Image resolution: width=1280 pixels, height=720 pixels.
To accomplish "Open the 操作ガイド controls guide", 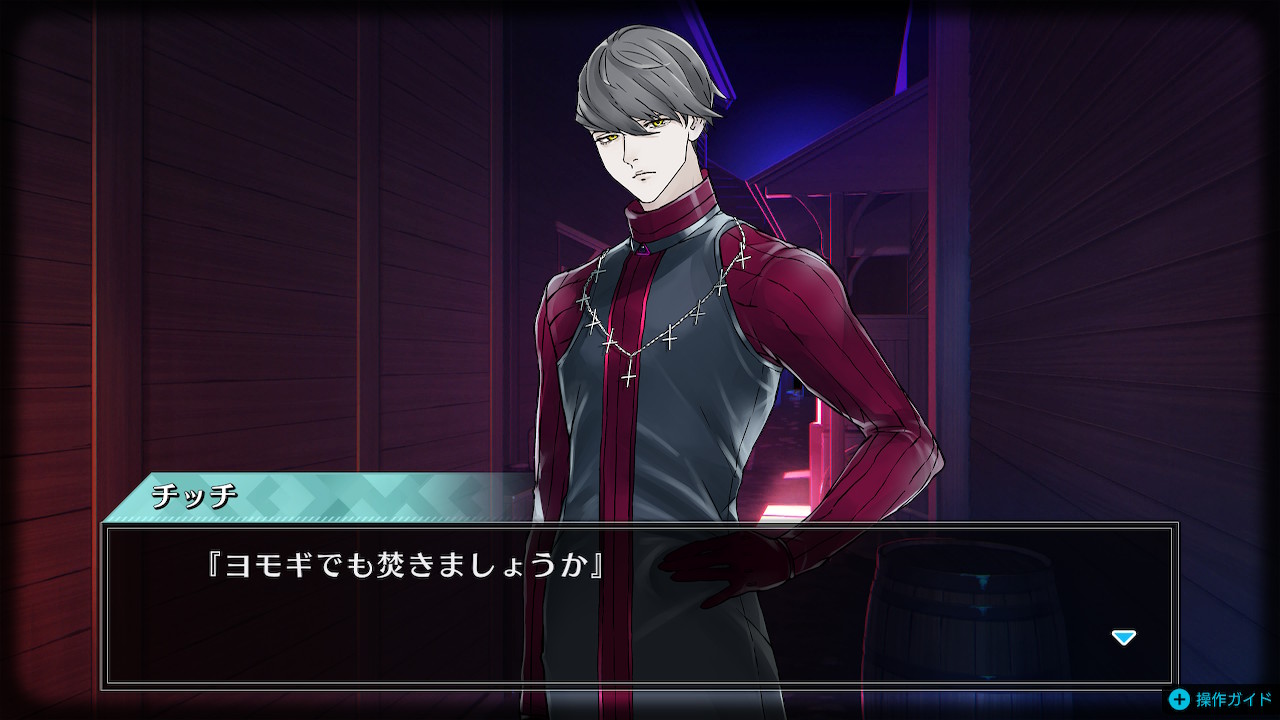I will click(x=1222, y=700).
